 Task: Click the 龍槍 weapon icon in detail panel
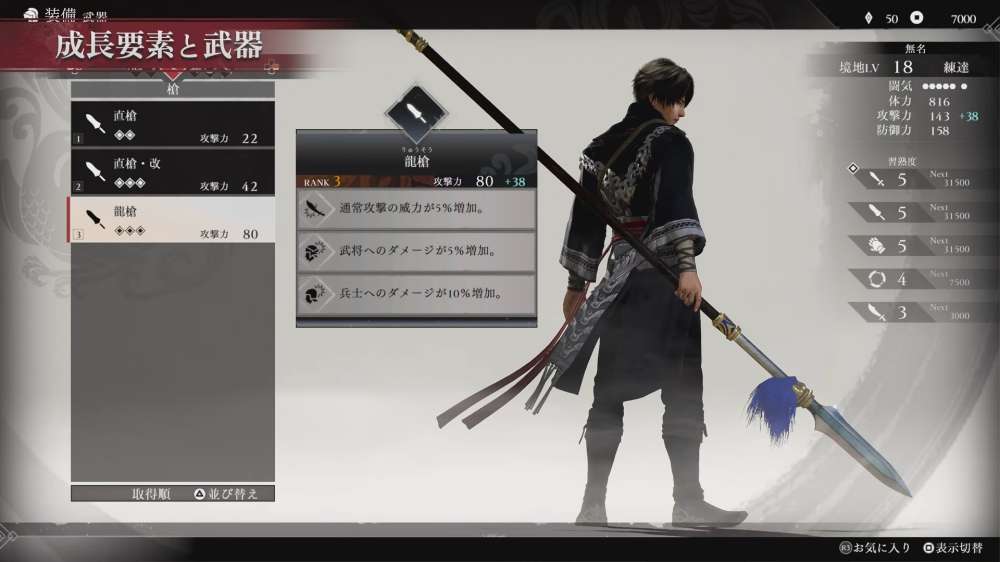[x=417, y=114]
